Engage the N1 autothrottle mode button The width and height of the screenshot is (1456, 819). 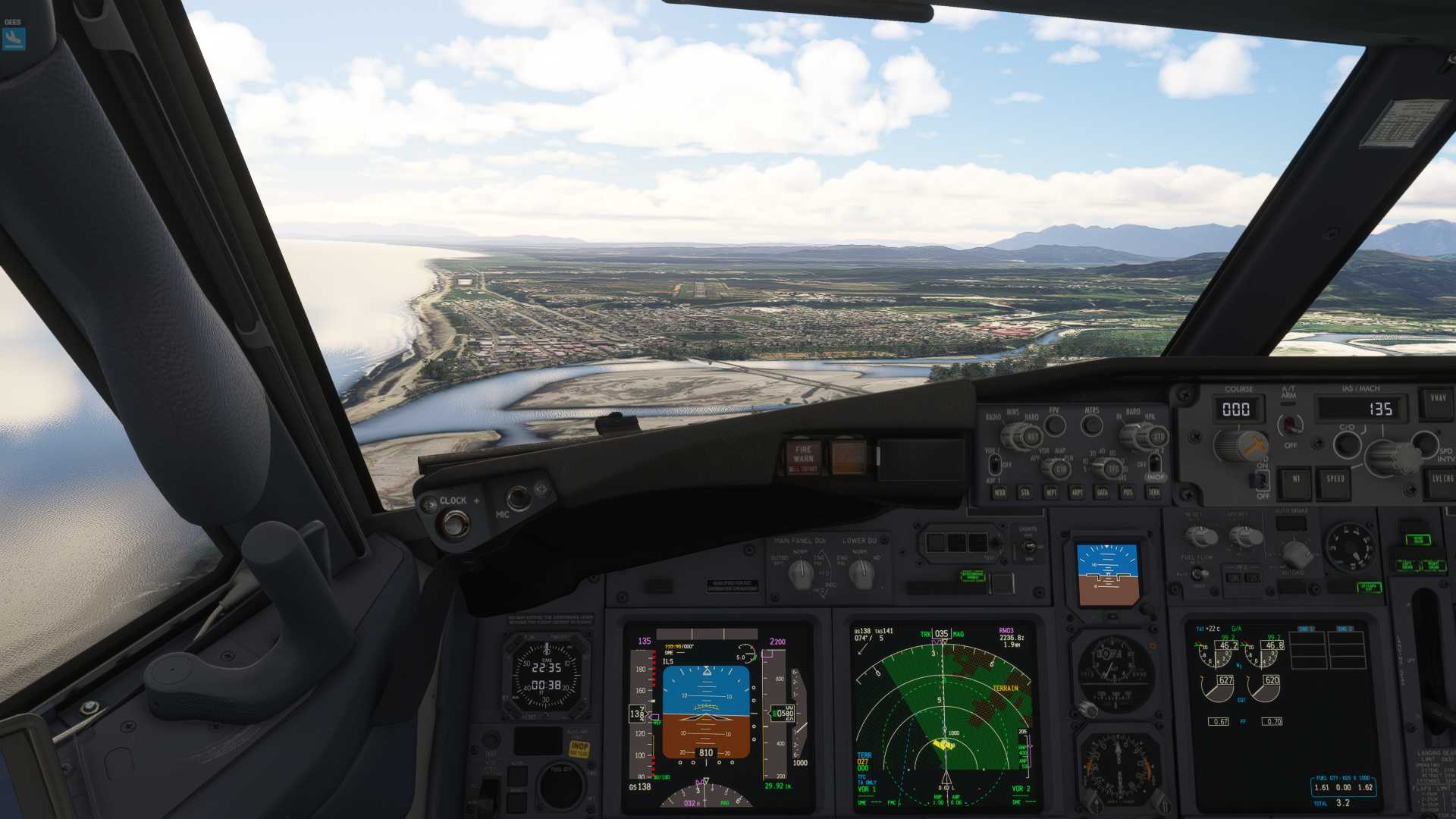point(1296,479)
